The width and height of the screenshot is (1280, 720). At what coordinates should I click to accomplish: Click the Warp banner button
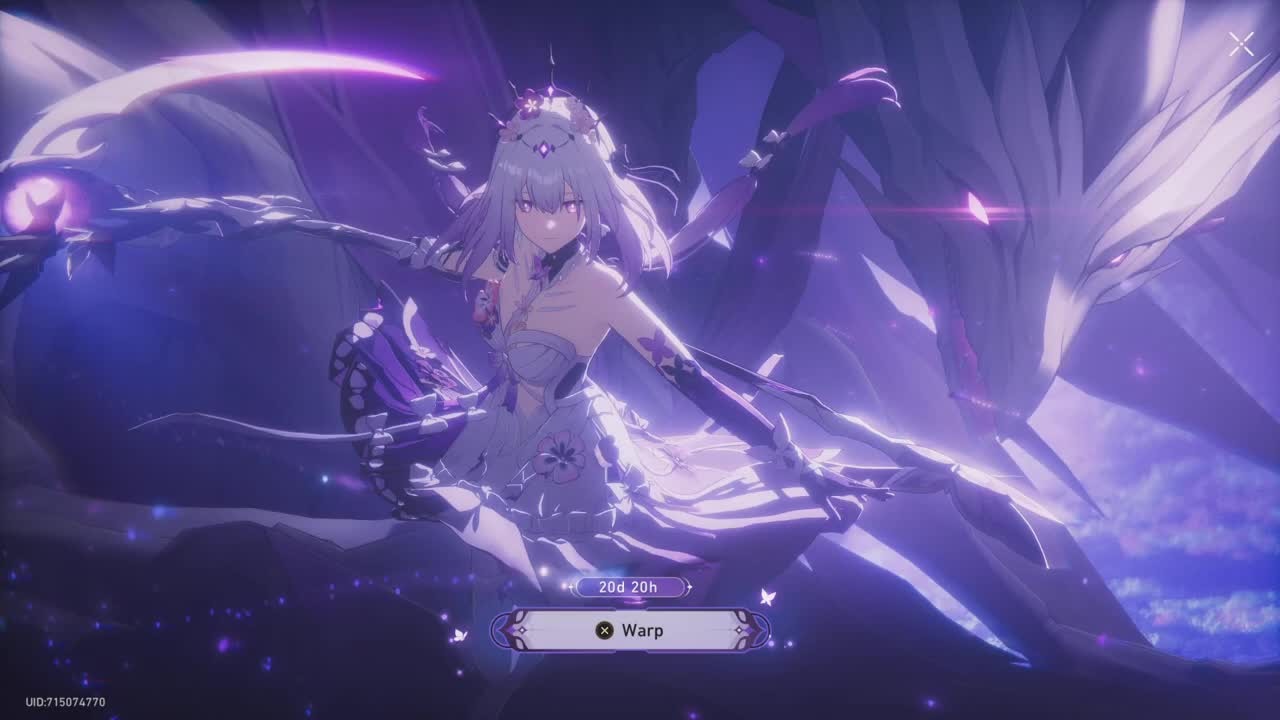[630, 630]
